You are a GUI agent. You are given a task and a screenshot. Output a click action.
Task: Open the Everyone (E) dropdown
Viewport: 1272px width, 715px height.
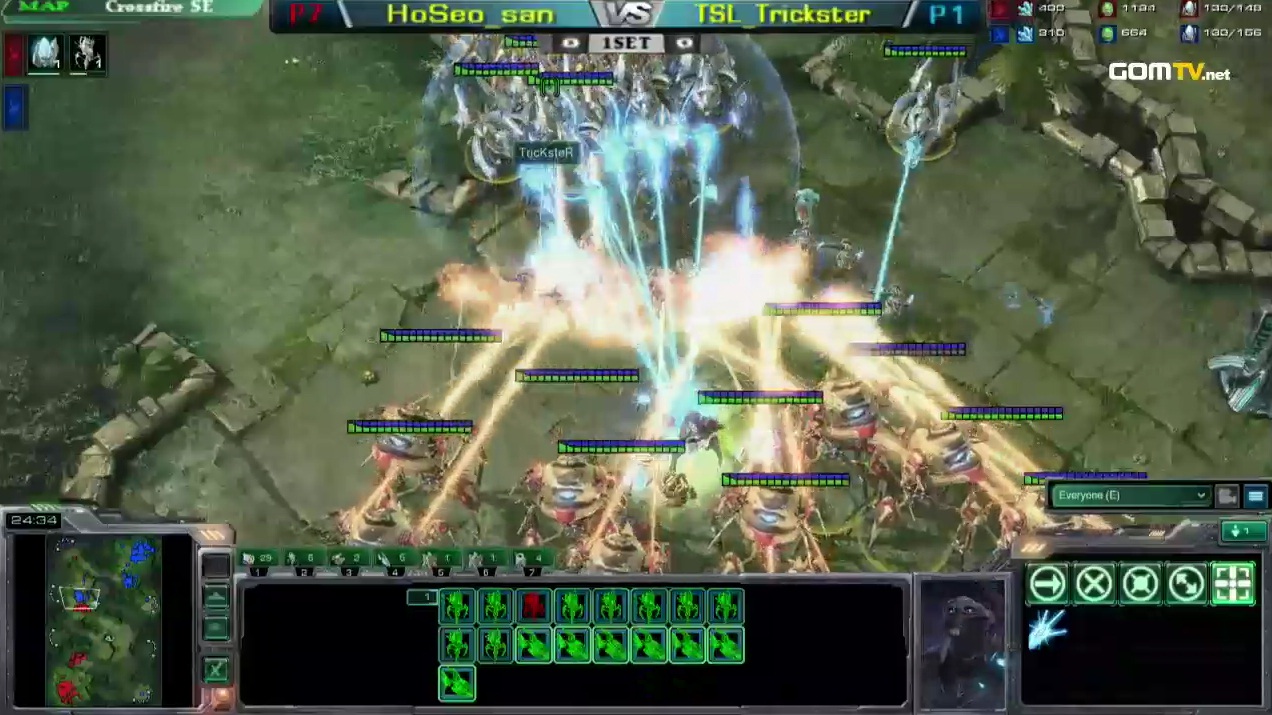(x=1131, y=495)
